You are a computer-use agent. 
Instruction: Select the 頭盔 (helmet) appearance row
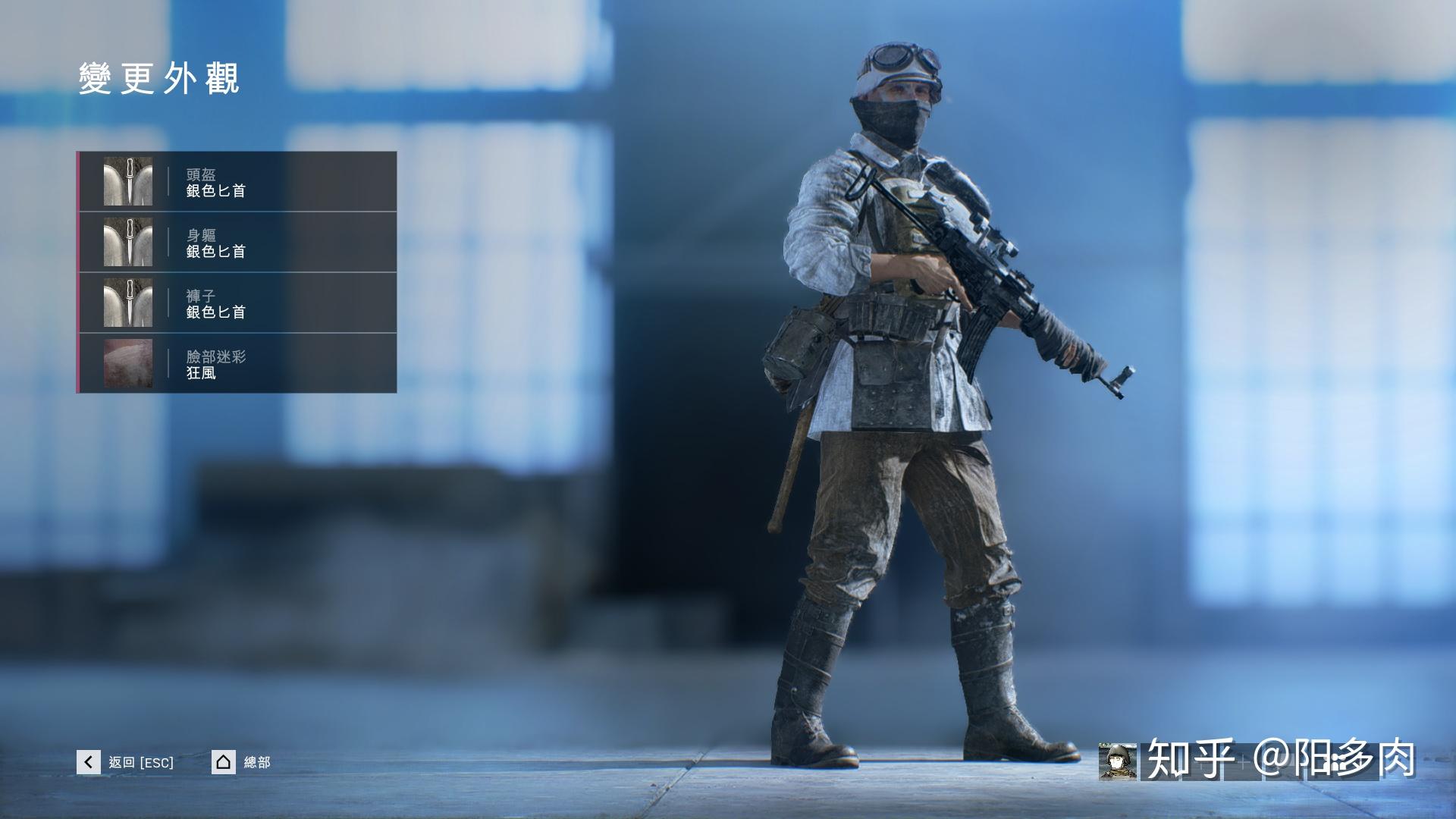(237, 182)
